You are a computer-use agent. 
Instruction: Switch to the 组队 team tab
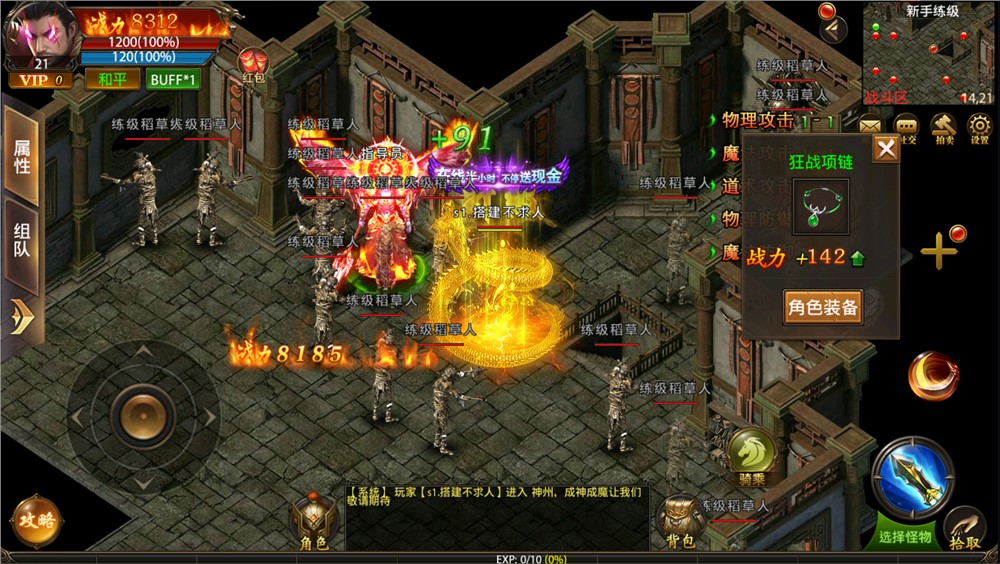click(21, 240)
